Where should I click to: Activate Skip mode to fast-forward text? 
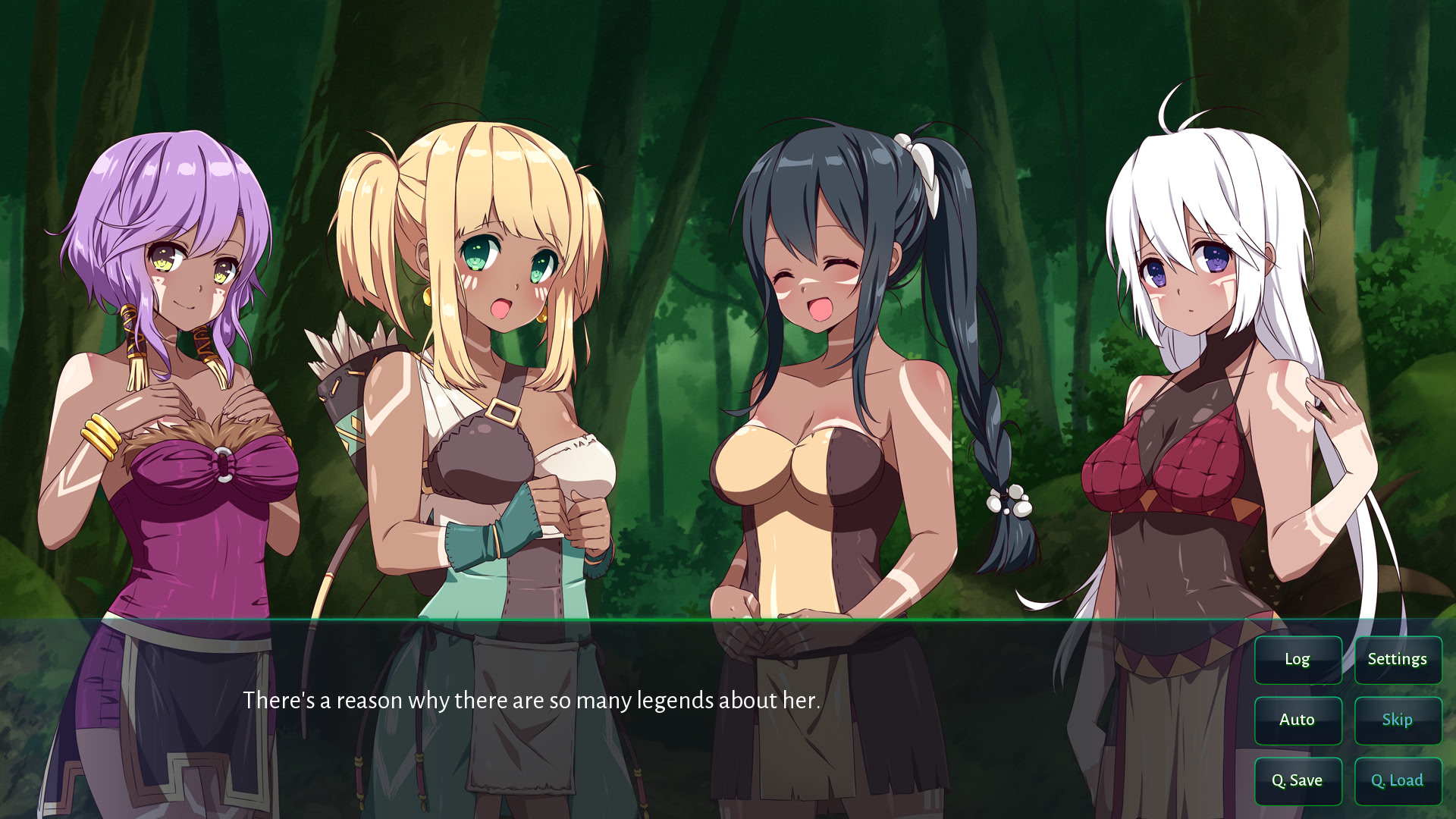pos(1398,720)
